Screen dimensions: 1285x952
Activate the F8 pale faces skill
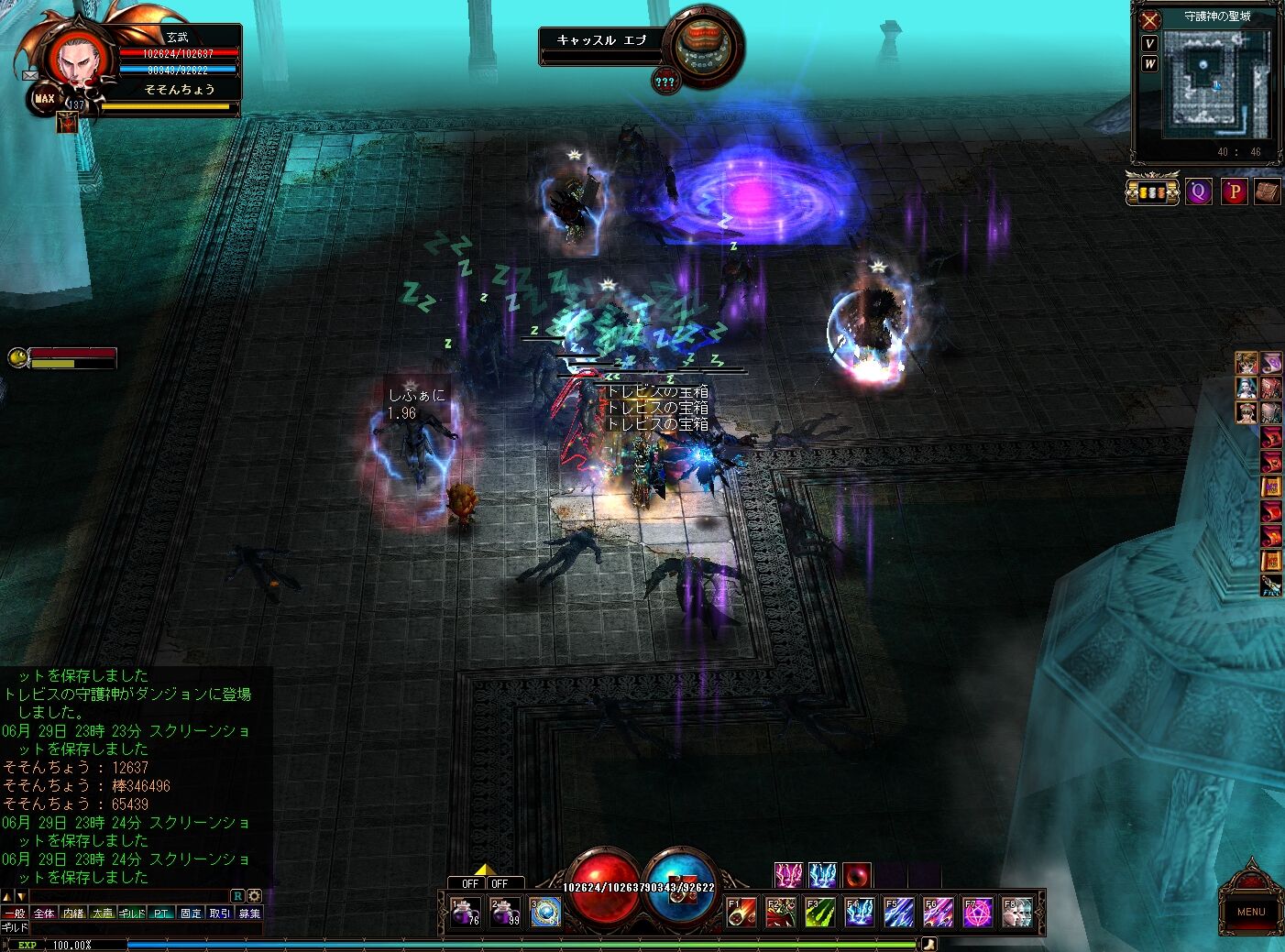(x=1017, y=913)
